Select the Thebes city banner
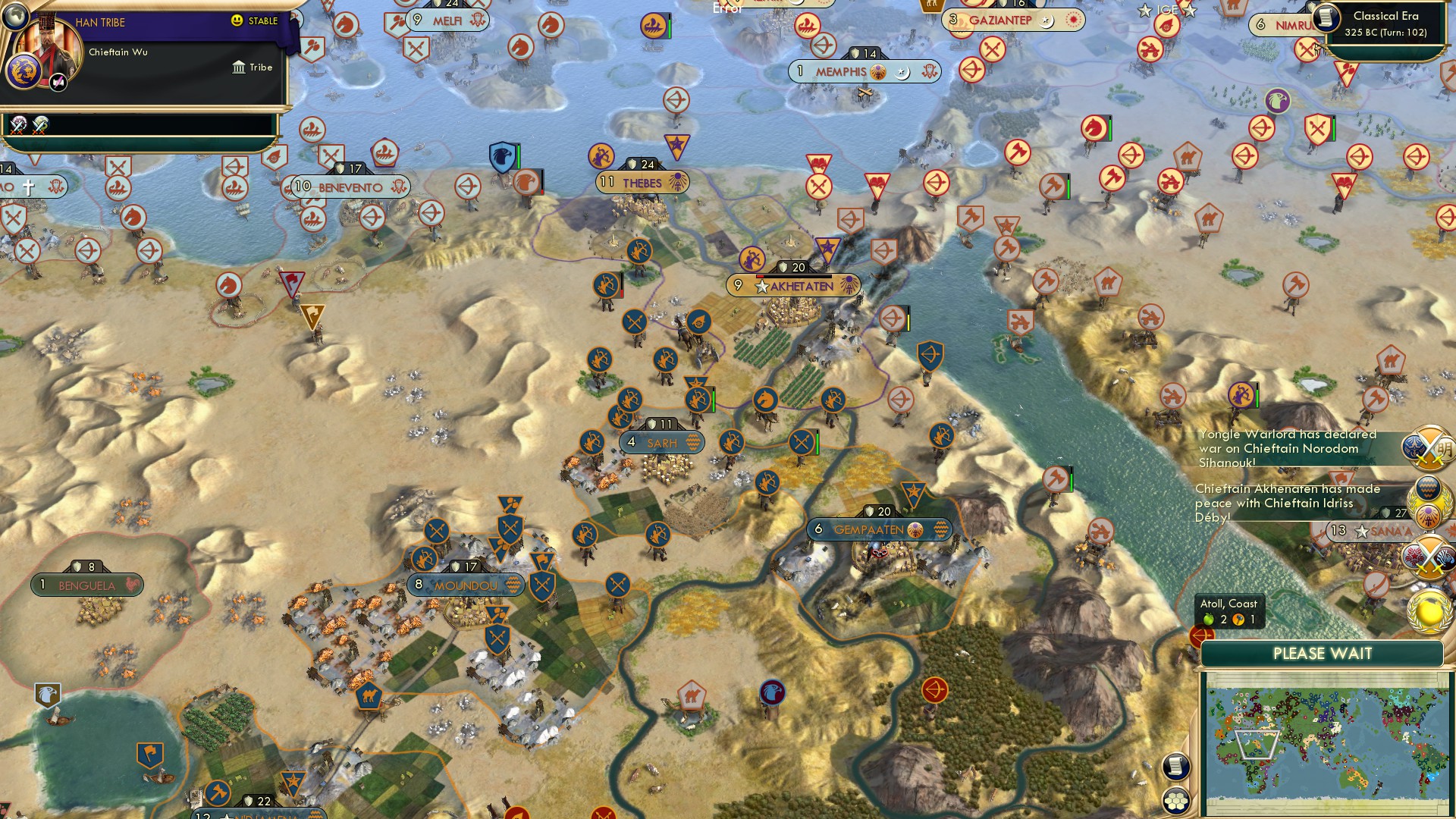1456x819 pixels. [x=644, y=182]
